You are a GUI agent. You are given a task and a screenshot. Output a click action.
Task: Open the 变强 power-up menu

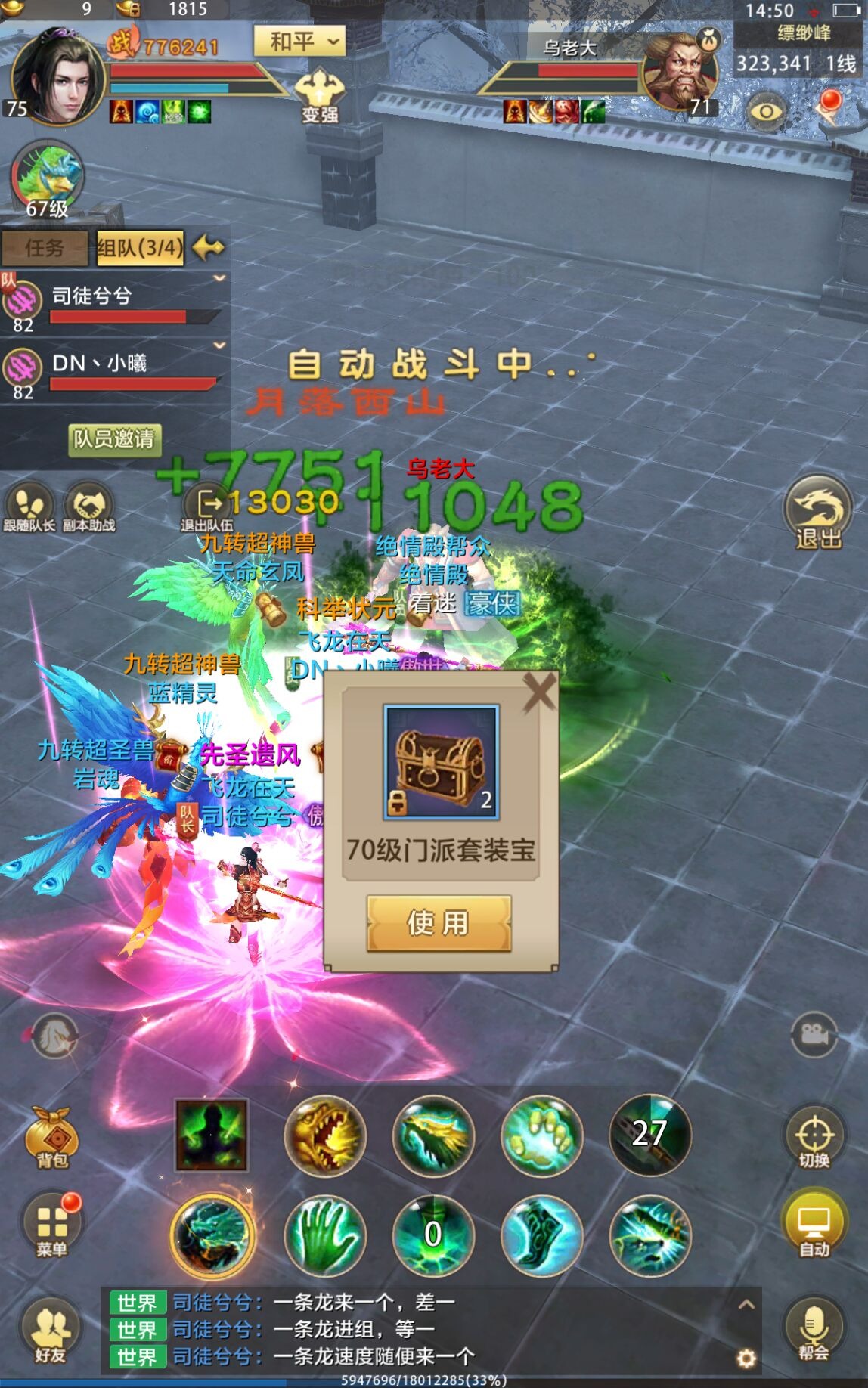click(x=320, y=94)
